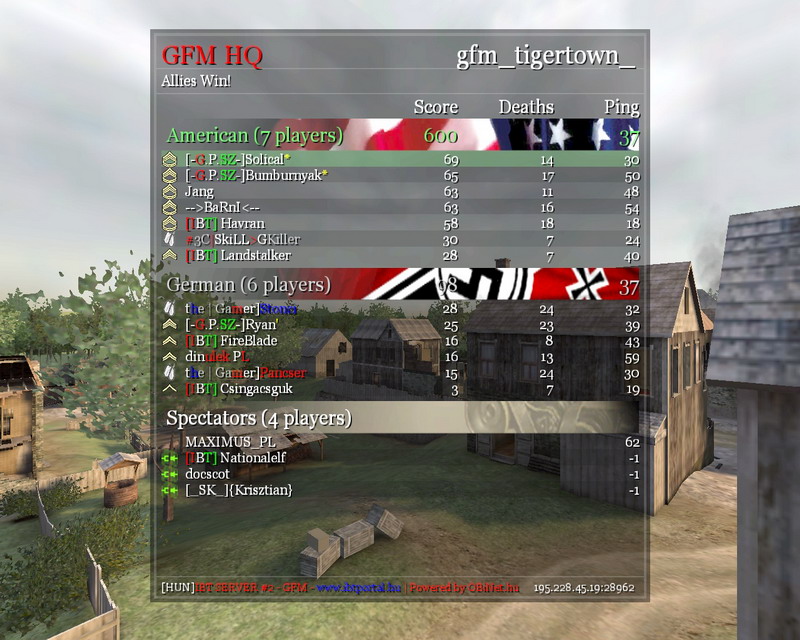800x640 pixels.
Task: Pick the SkiLL GKiller player row
Action: tap(400, 239)
